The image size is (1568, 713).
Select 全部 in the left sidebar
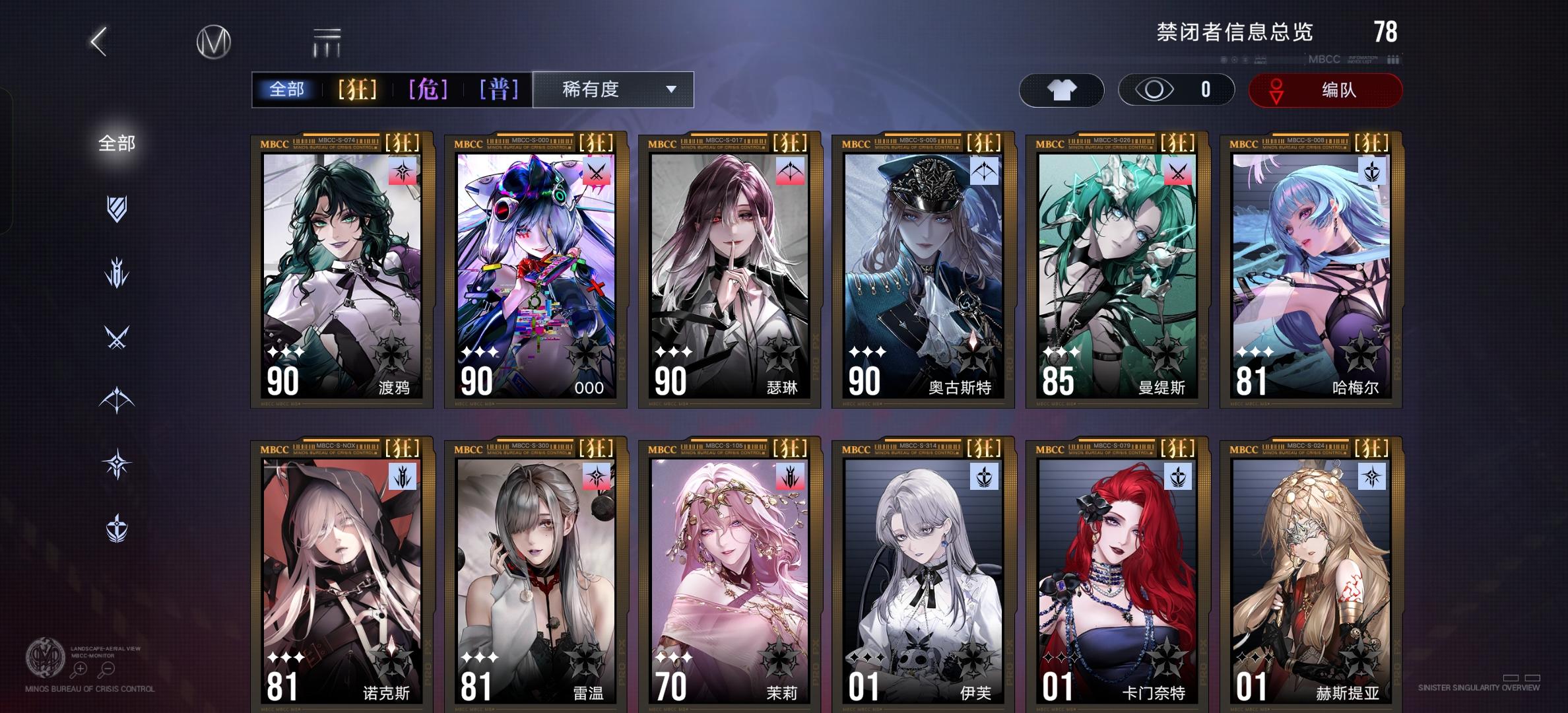[117, 144]
